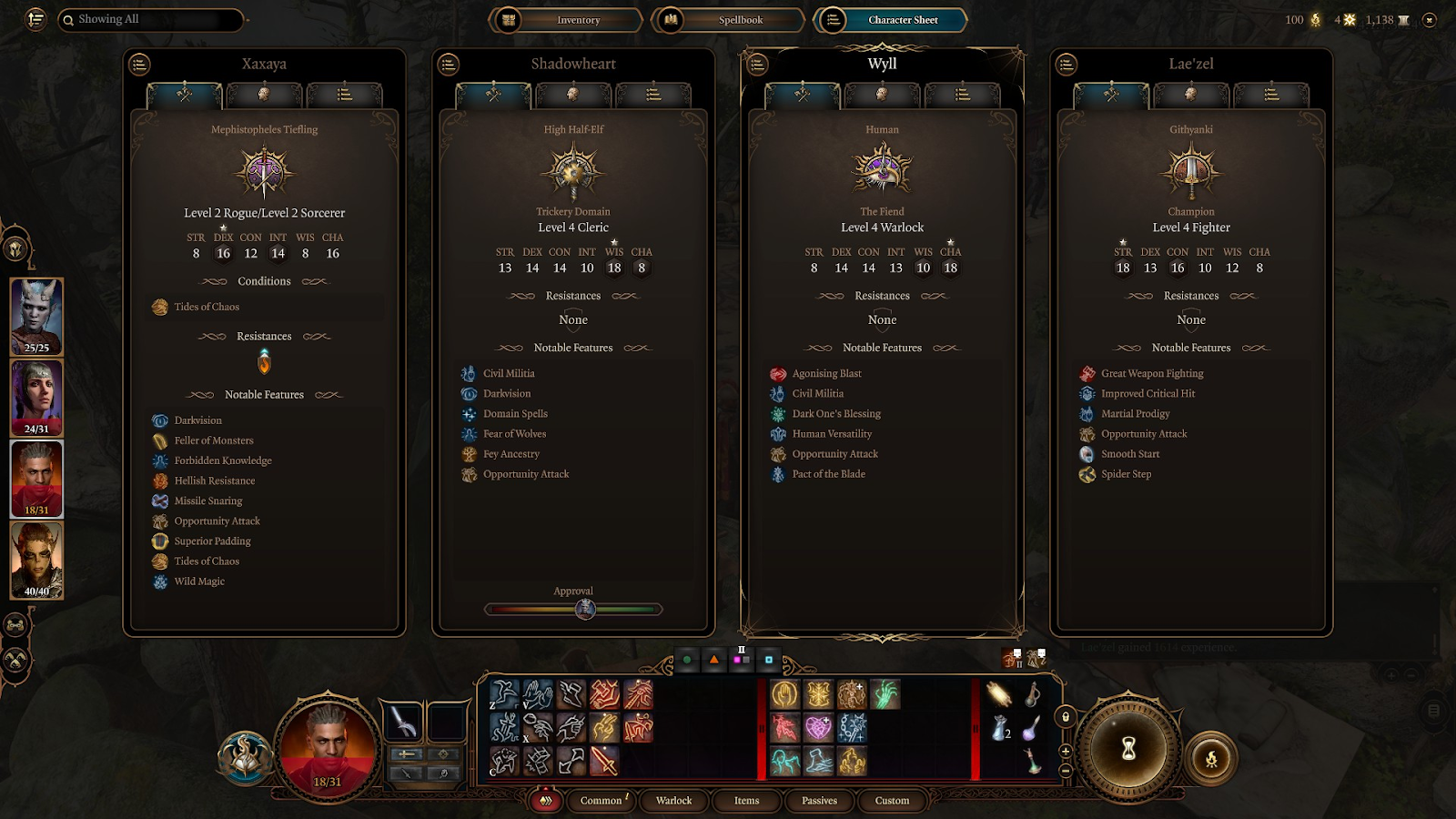Open Lae'zel's panel options menu

coord(1067,64)
